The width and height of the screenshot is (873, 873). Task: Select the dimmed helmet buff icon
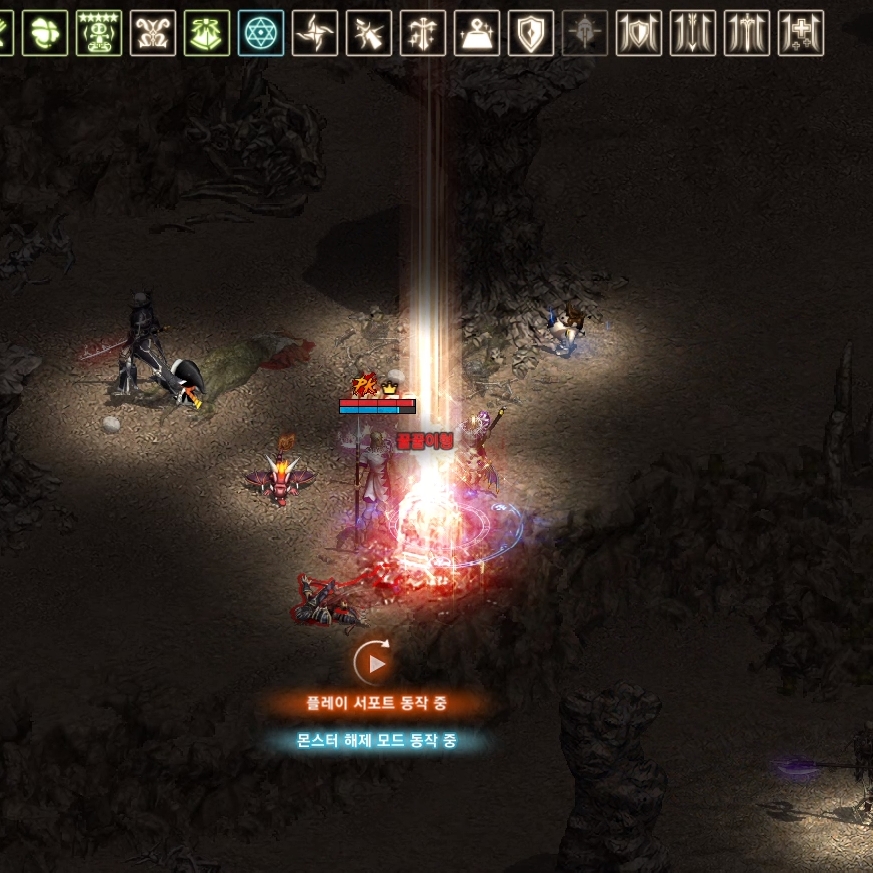[585, 33]
